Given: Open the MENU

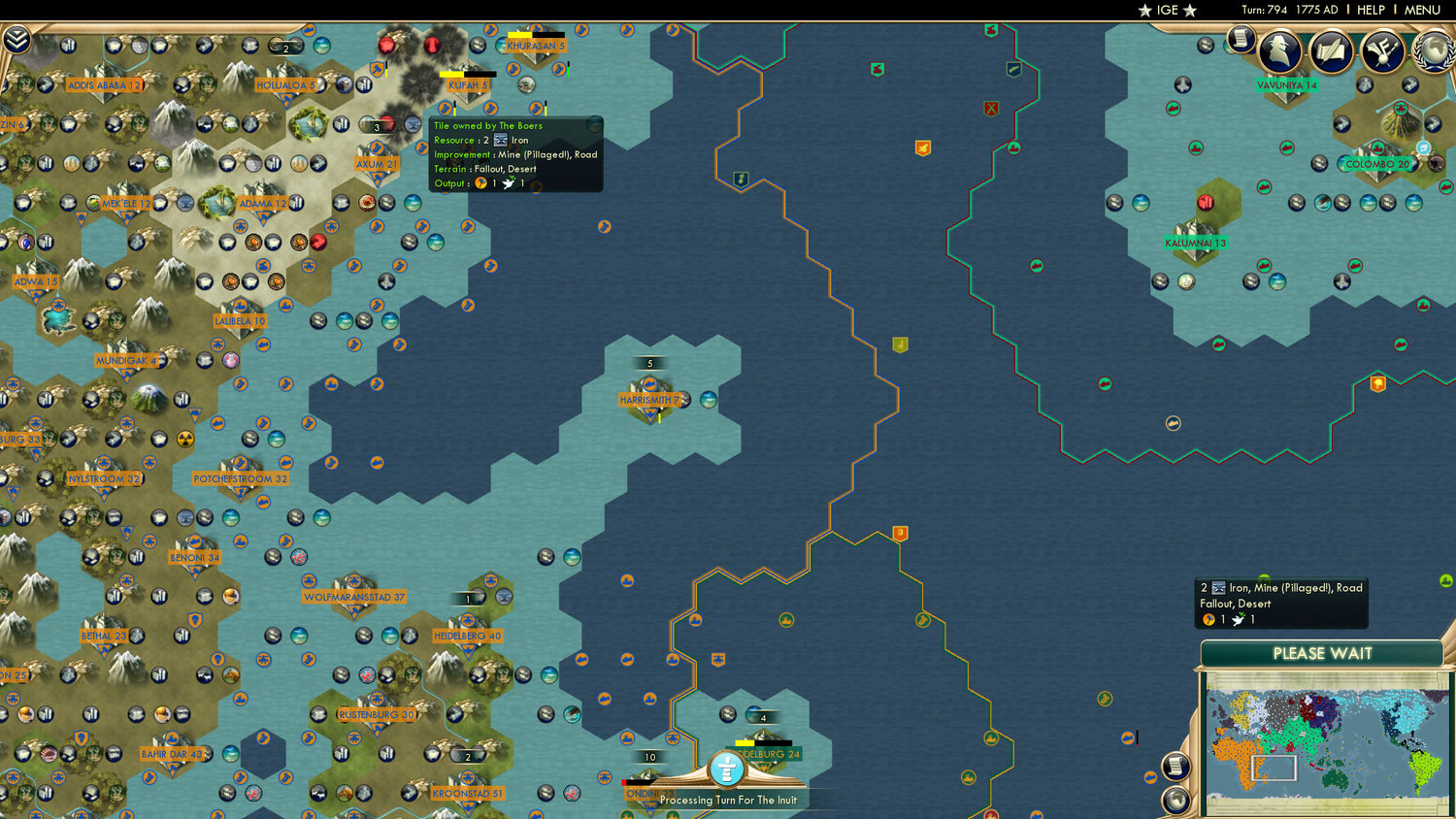Looking at the screenshot, I should (1422, 10).
